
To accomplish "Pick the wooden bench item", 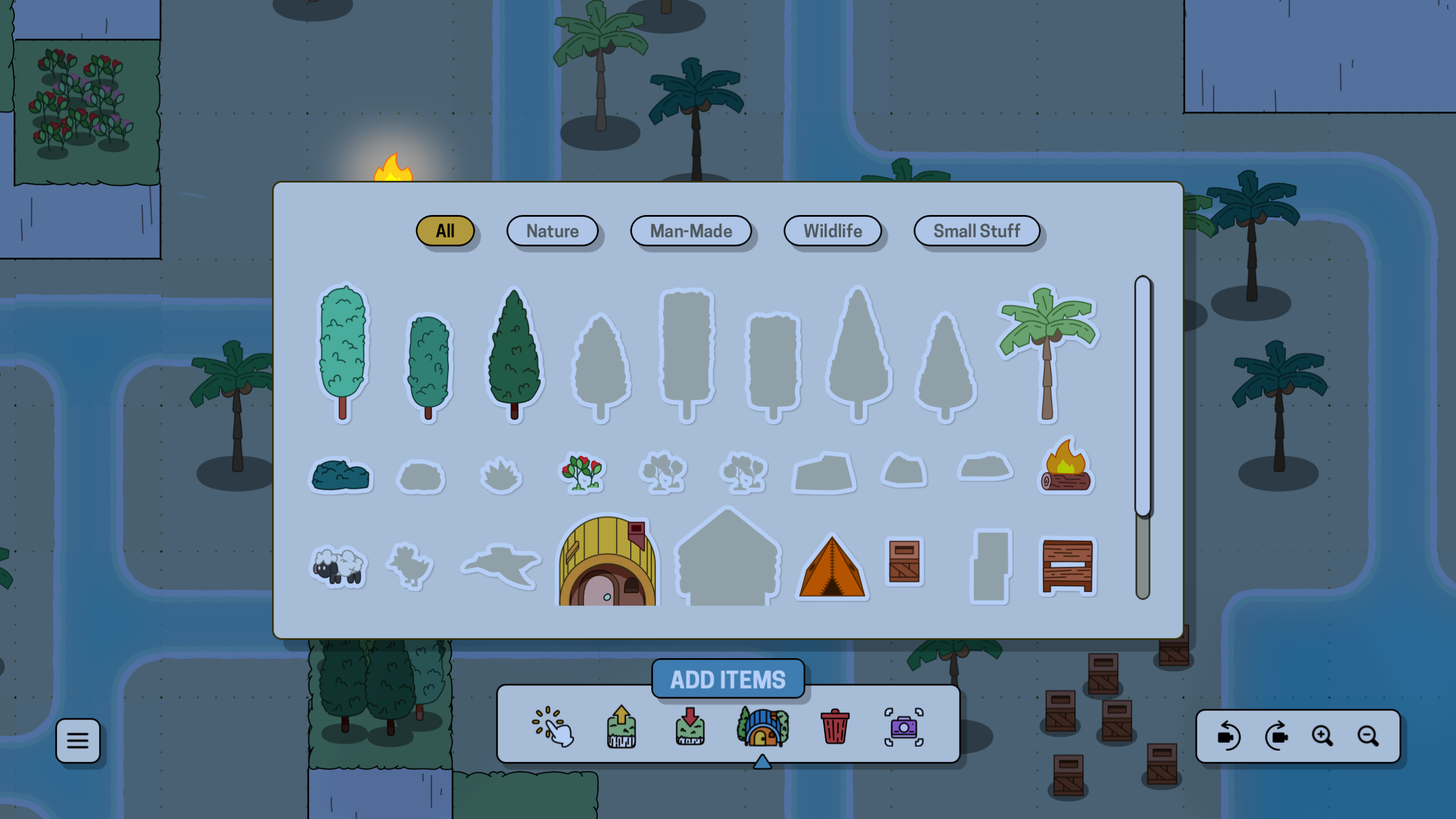I will (x=1067, y=566).
